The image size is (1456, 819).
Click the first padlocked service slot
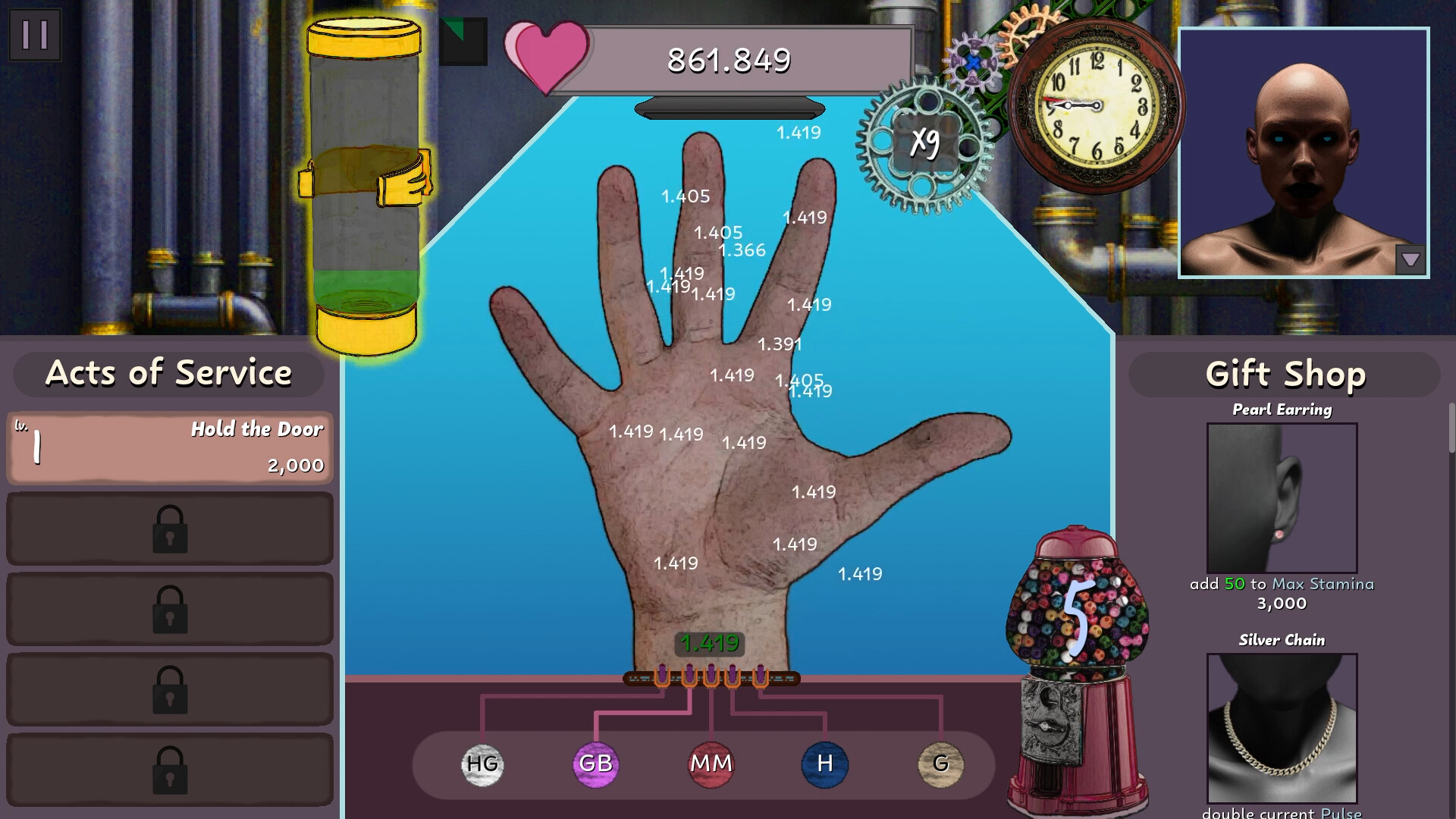[x=168, y=529]
